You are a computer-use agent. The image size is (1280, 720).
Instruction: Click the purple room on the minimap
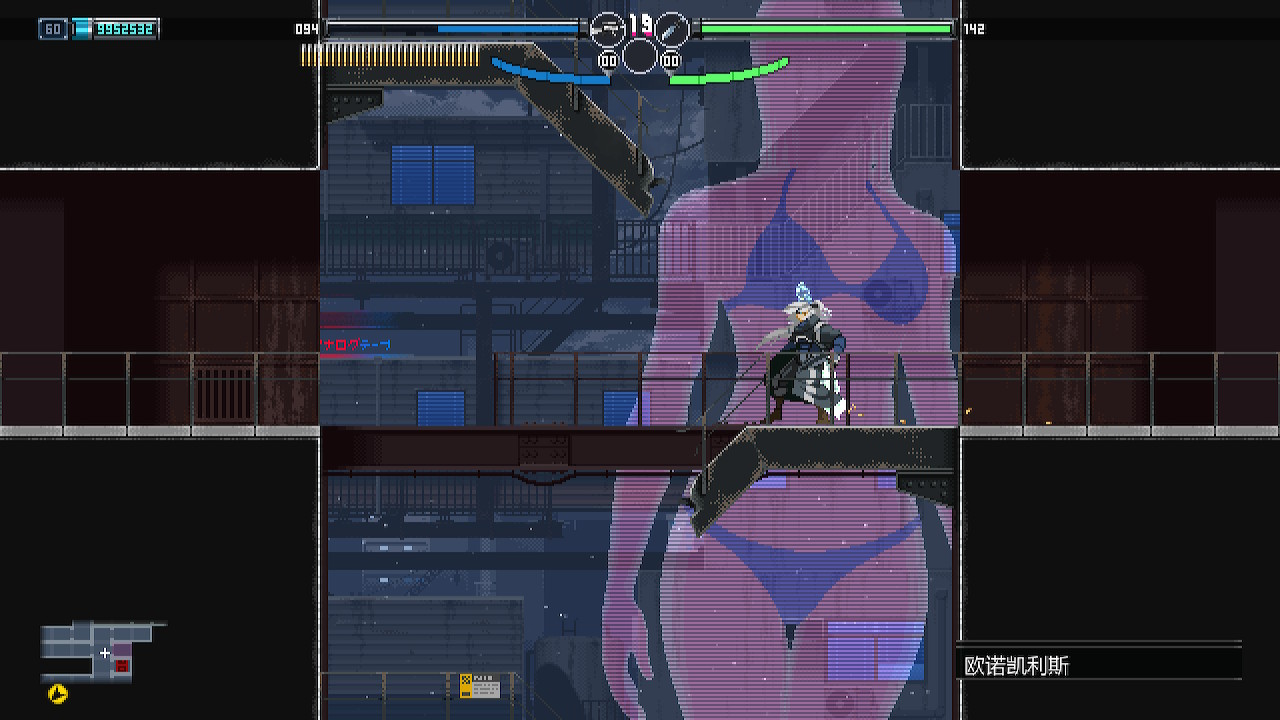(121, 650)
